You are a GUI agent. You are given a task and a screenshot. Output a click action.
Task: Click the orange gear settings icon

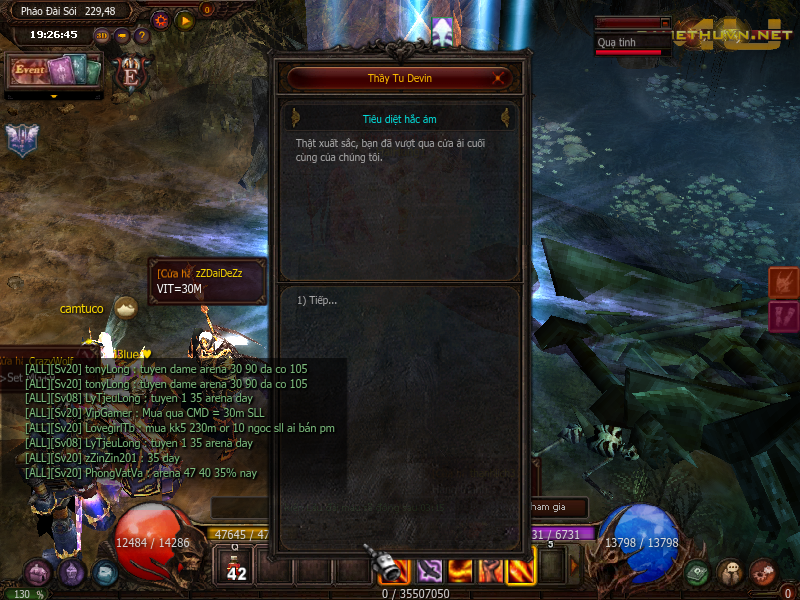[160, 20]
